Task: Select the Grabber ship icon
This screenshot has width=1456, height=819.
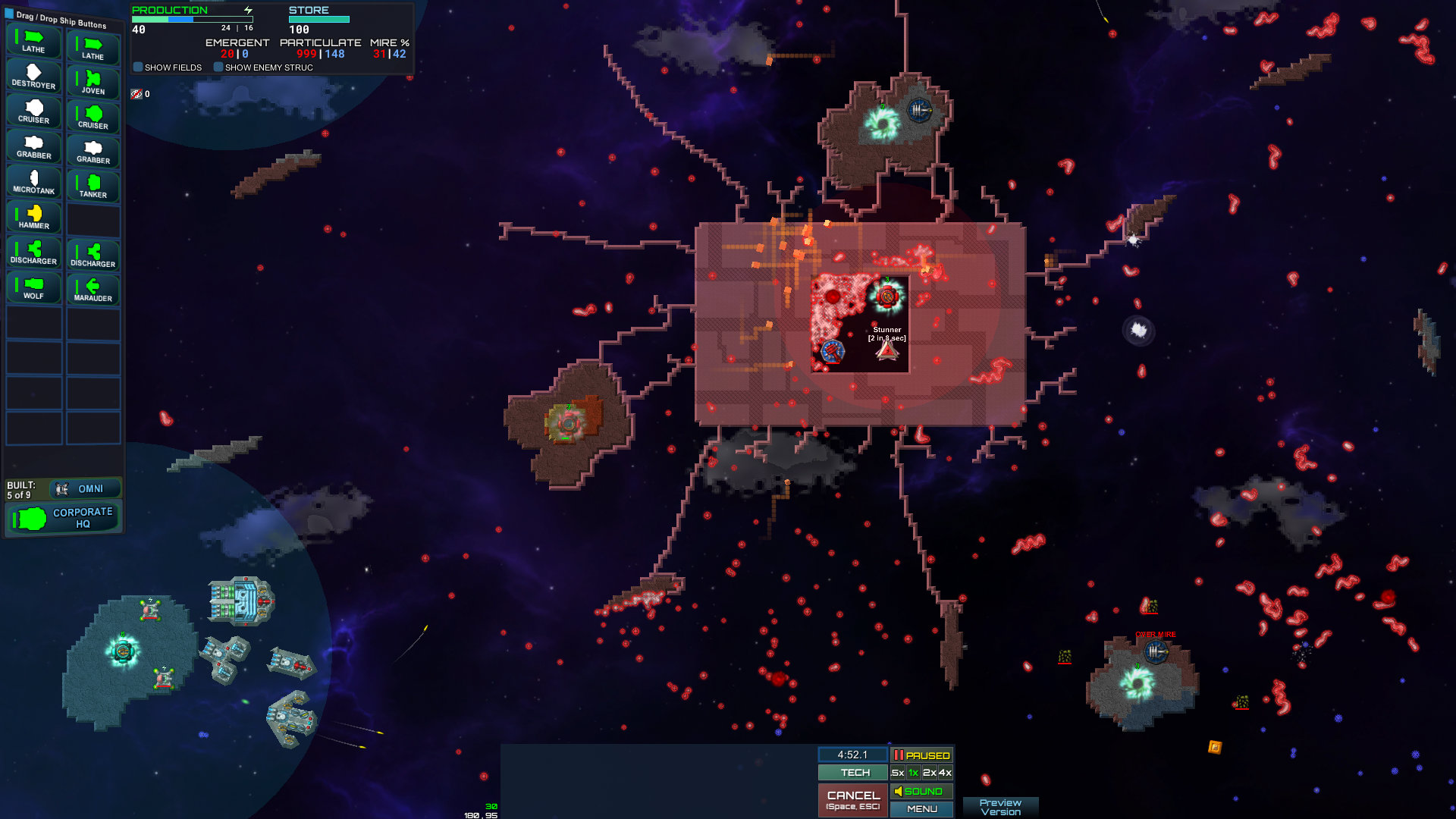Action: pyautogui.click(x=33, y=147)
